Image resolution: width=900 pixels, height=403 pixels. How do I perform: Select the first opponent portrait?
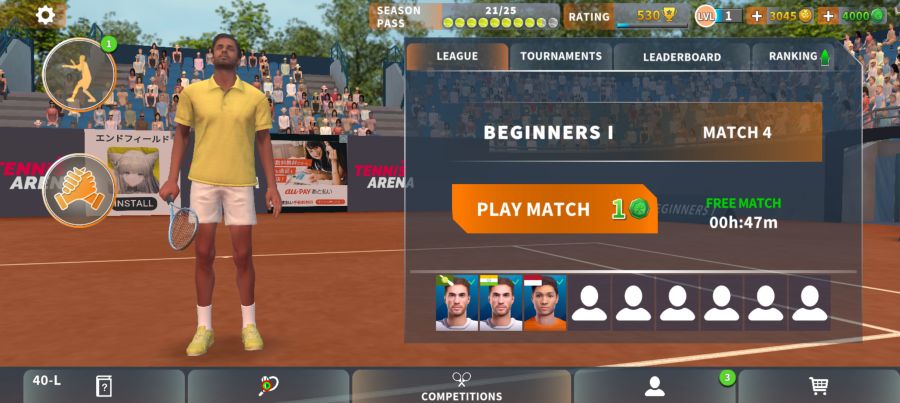coord(456,302)
